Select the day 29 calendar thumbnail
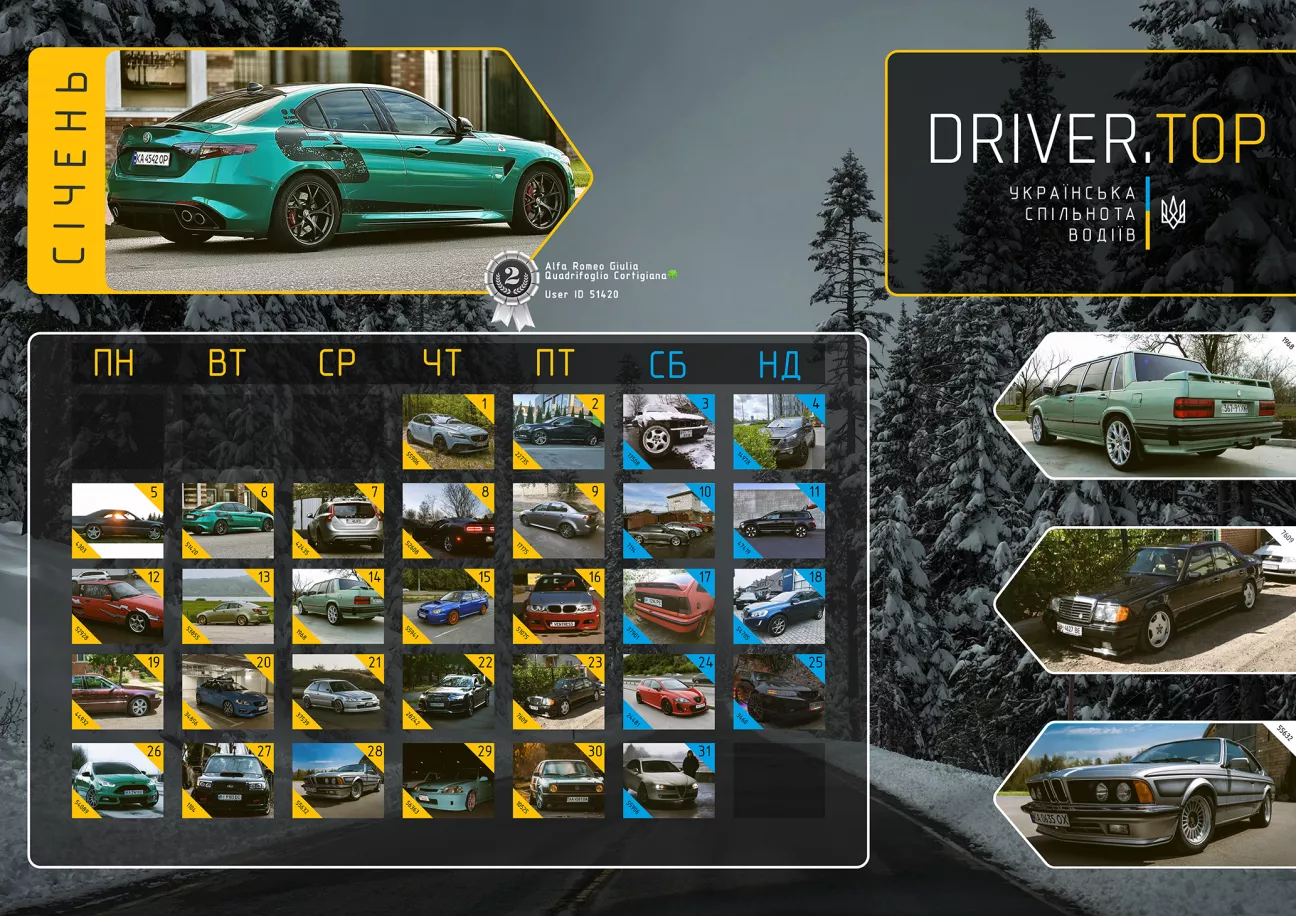1296x916 pixels. pos(448,780)
